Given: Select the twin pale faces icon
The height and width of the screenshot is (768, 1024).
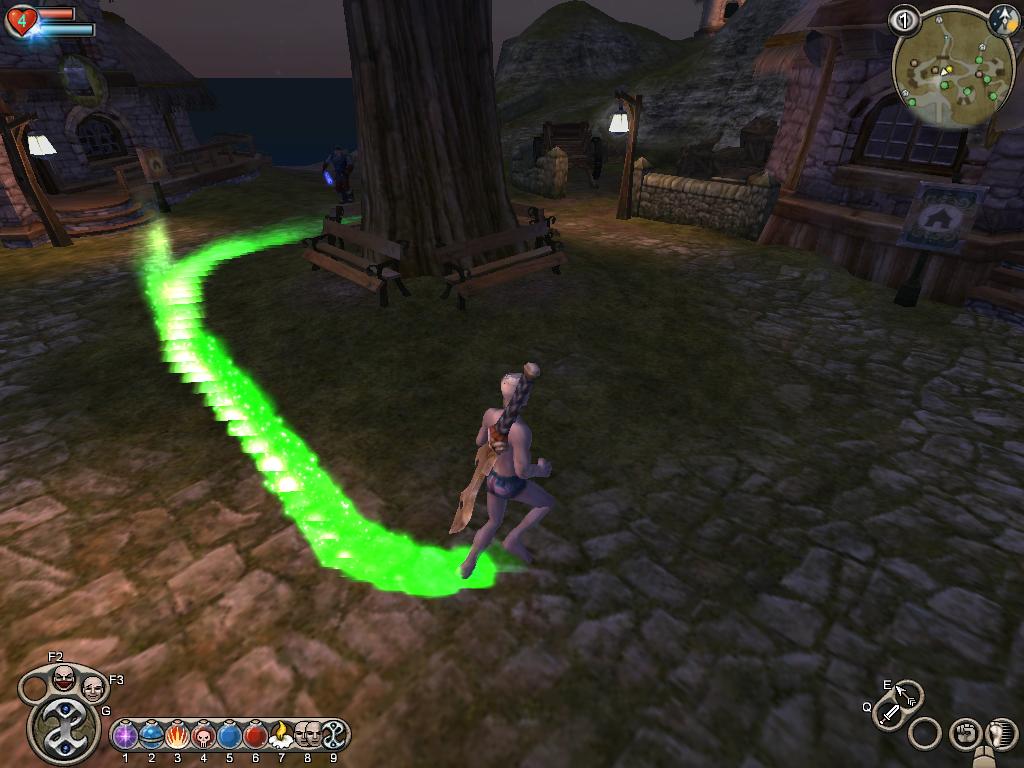Looking at the screenshot, I should click(x=307, y=734).
